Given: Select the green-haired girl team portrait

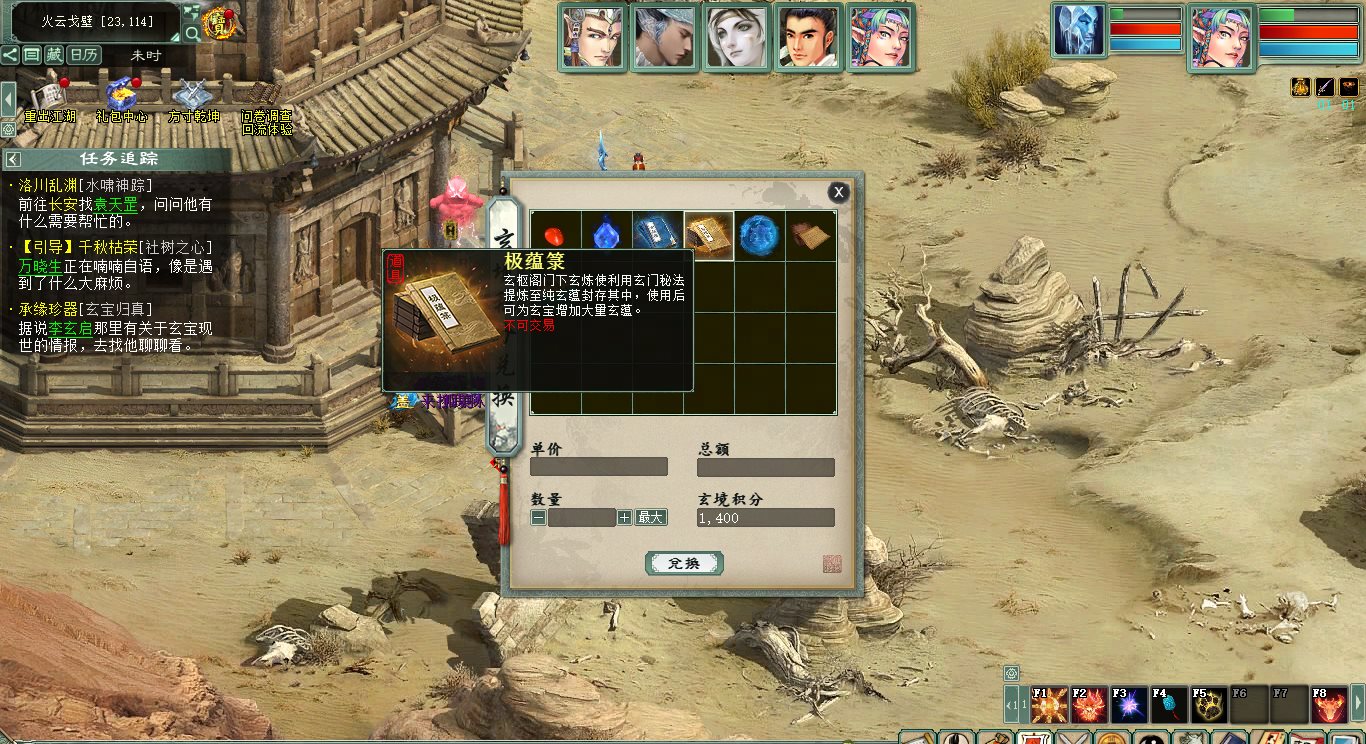Looking at the screenshot, I should tap(880, 38).
